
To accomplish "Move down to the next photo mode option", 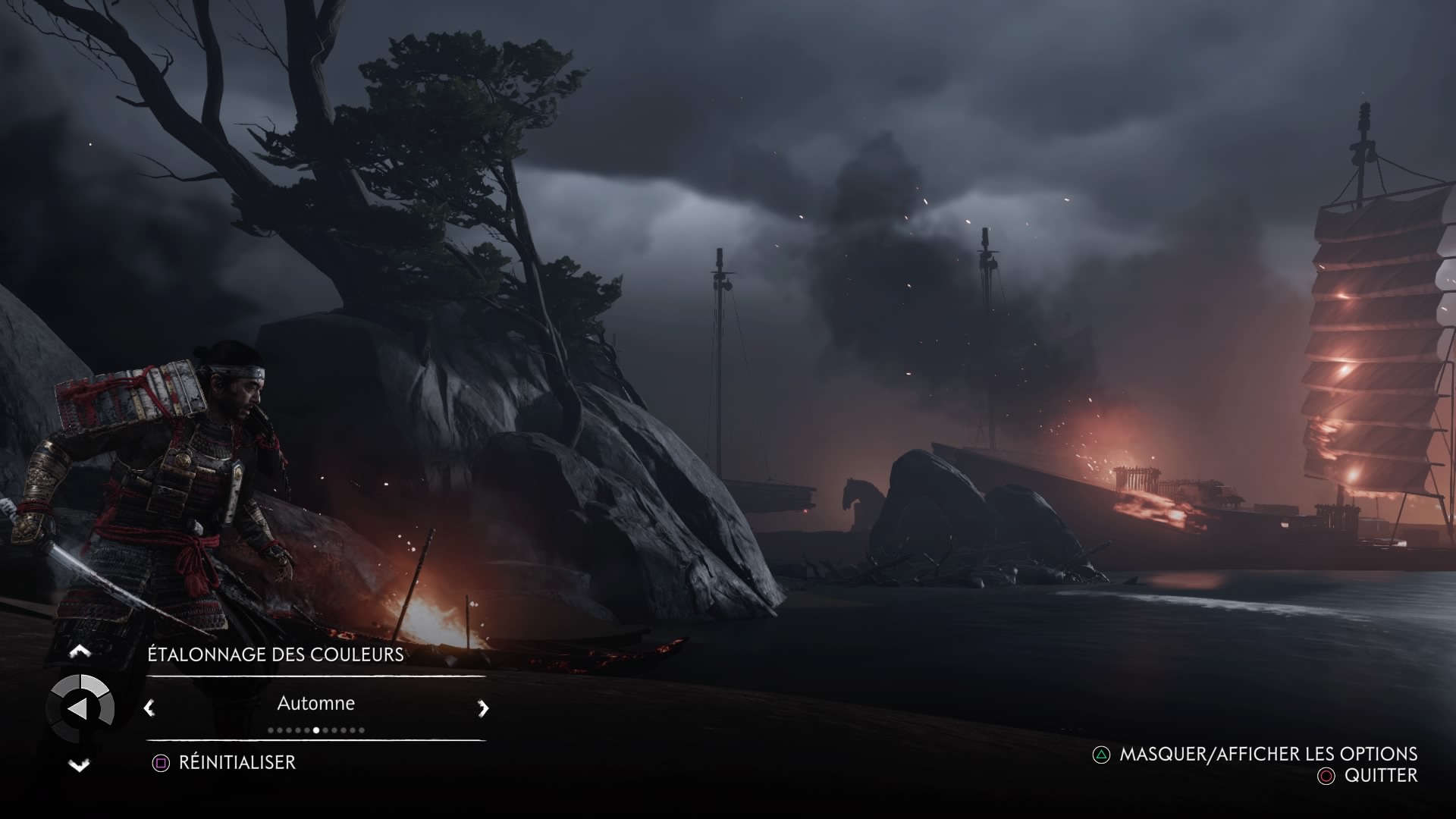I will (x=80, y=765).
